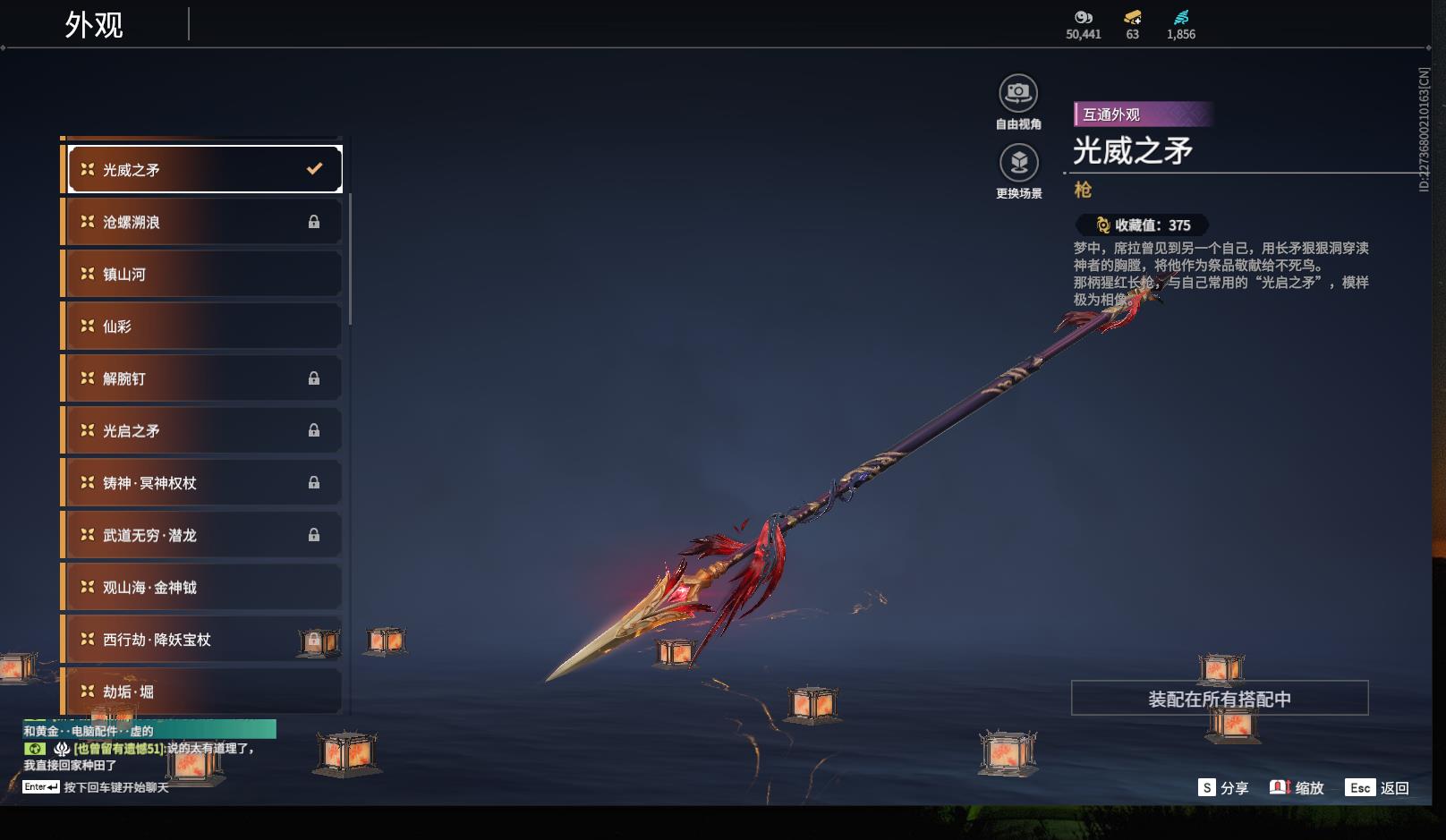Image resolution: width=1446 pixels, height=840 pixels.
Task: Pick the 仙彩 weapon skin
Action: coord(202,327)
